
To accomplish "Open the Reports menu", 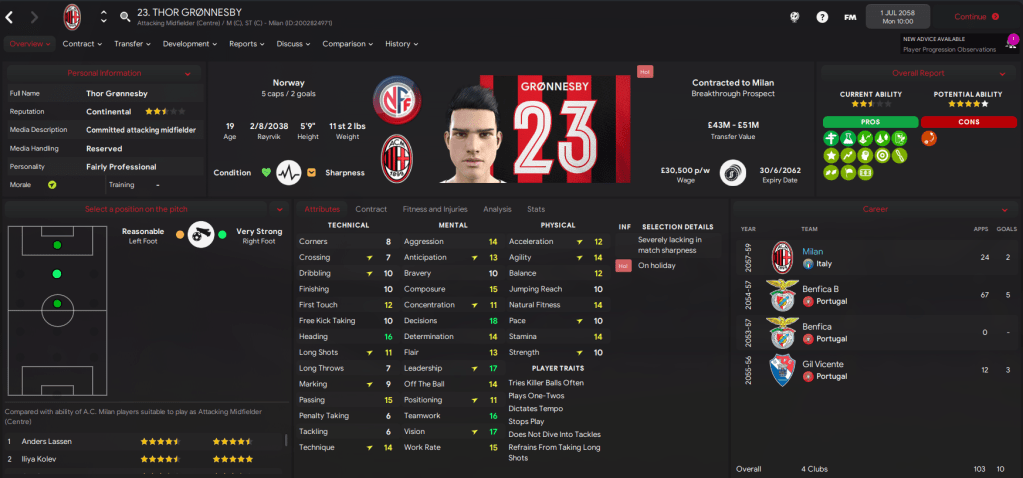I will tap(246, 44).
